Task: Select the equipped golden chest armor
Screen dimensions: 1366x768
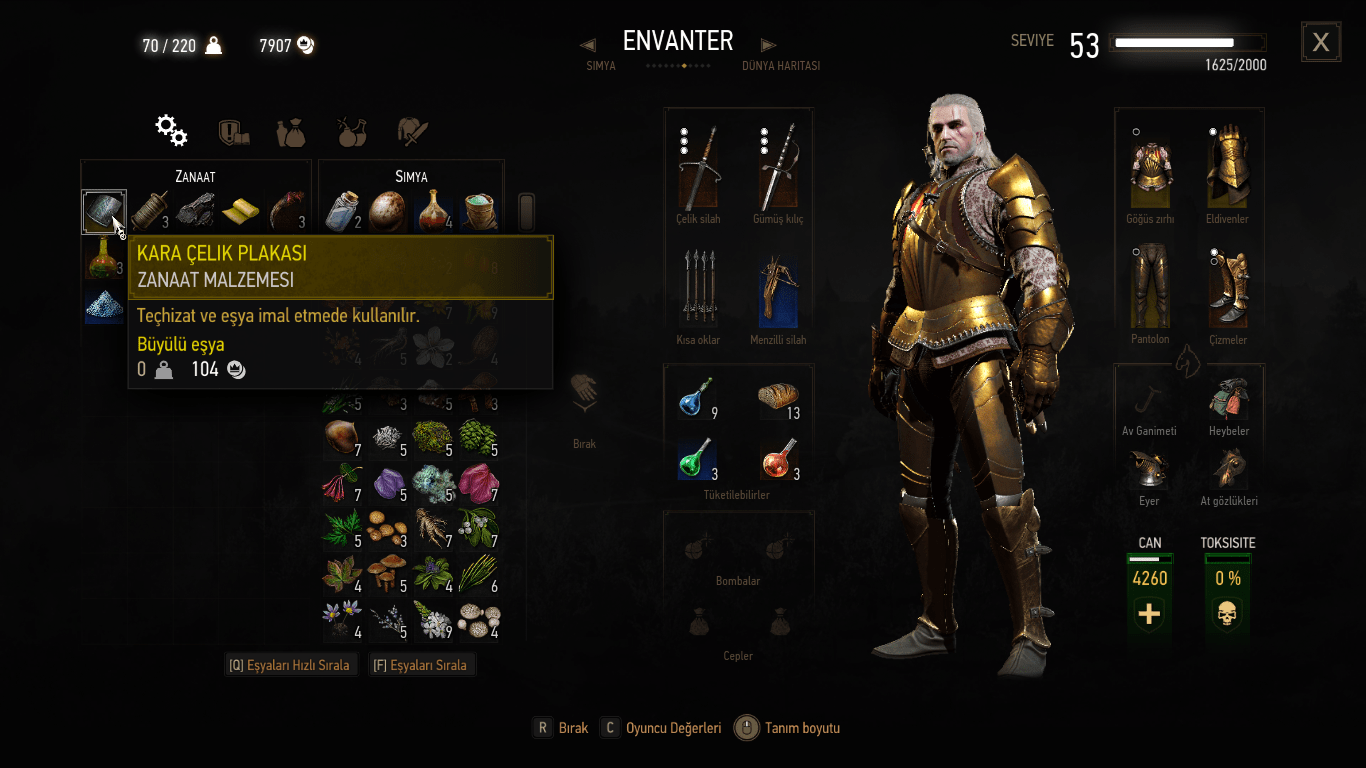Action: tap(1150, 168)
